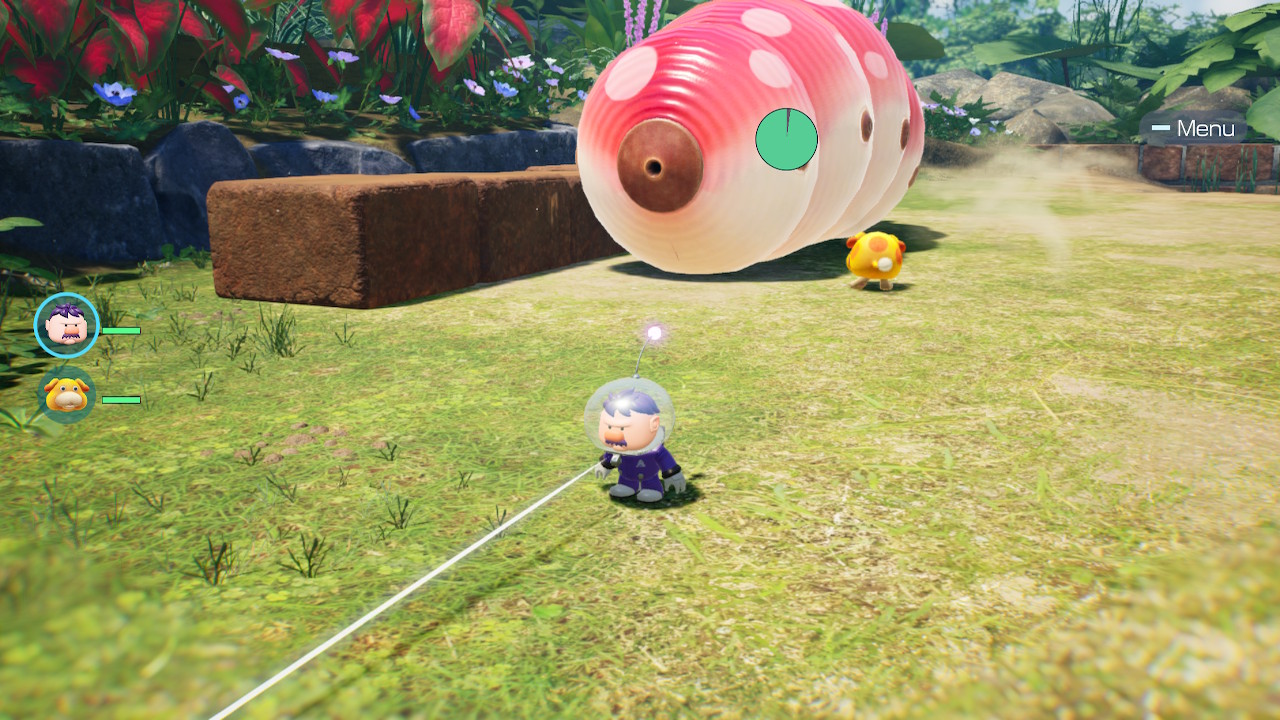This screenshot has width=1280, height=720.
Task: Click the minus-button glyph beside Menu
Action: pos(1161,128)
